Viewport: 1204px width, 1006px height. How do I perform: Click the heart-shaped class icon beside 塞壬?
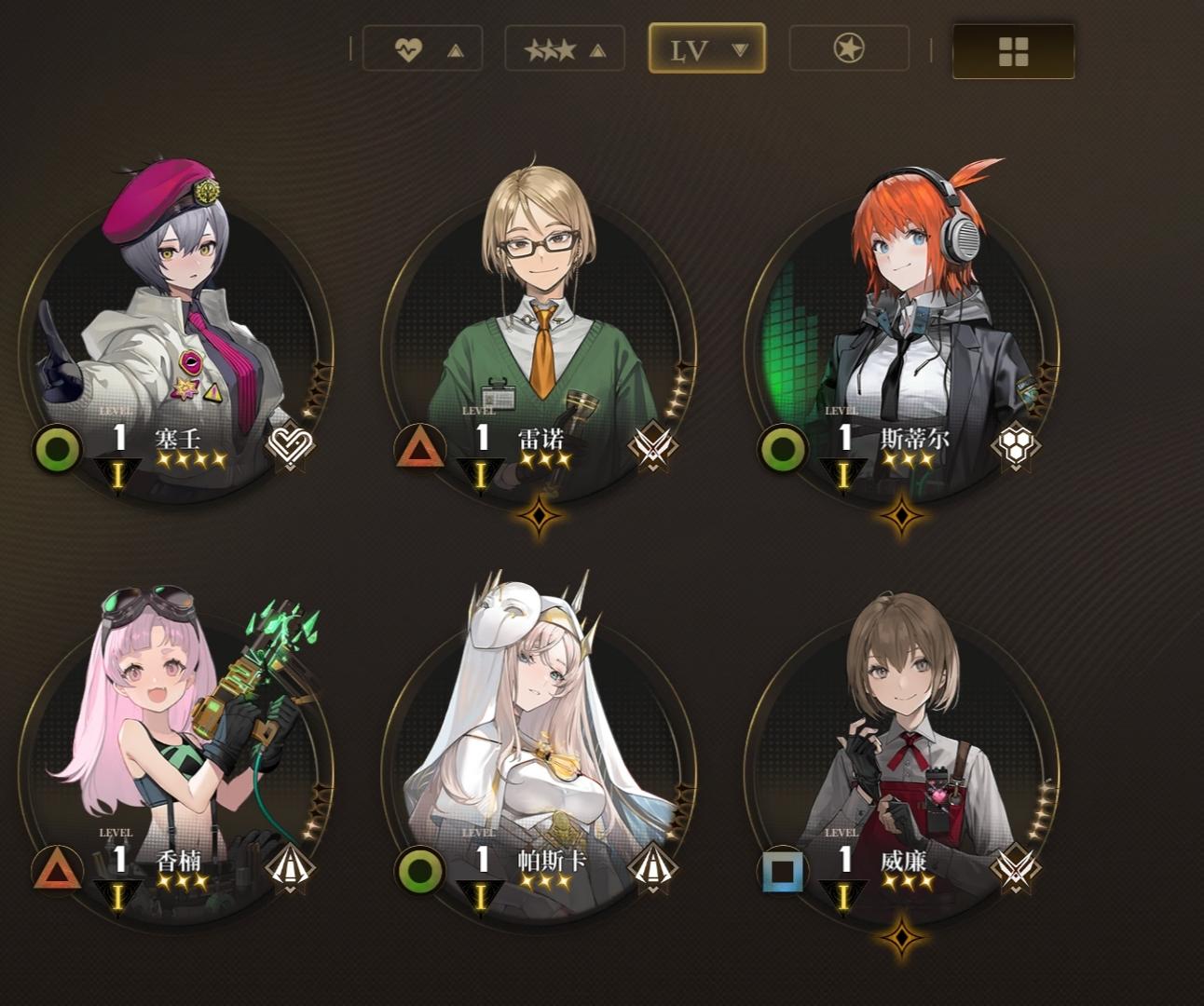click(289, 447)
